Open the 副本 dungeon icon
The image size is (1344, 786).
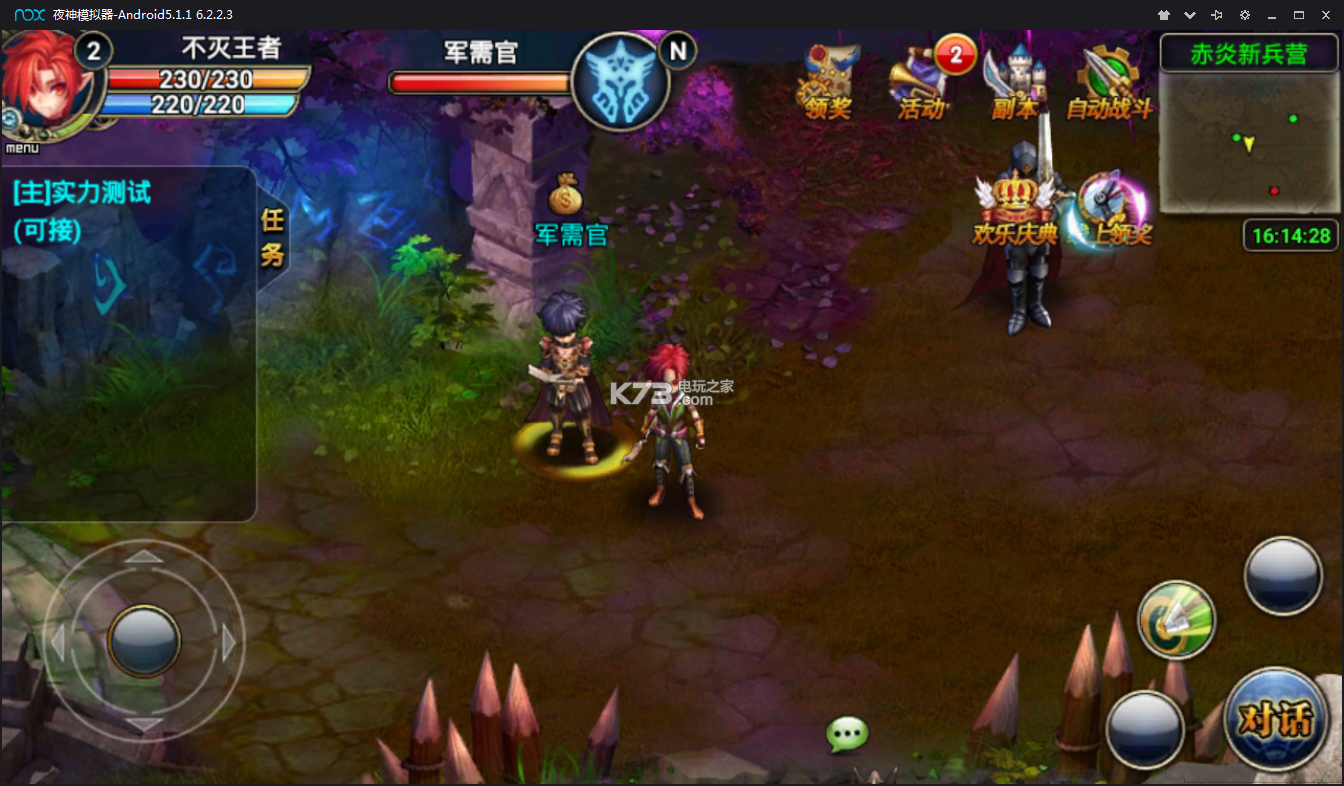click(1015, 84)
